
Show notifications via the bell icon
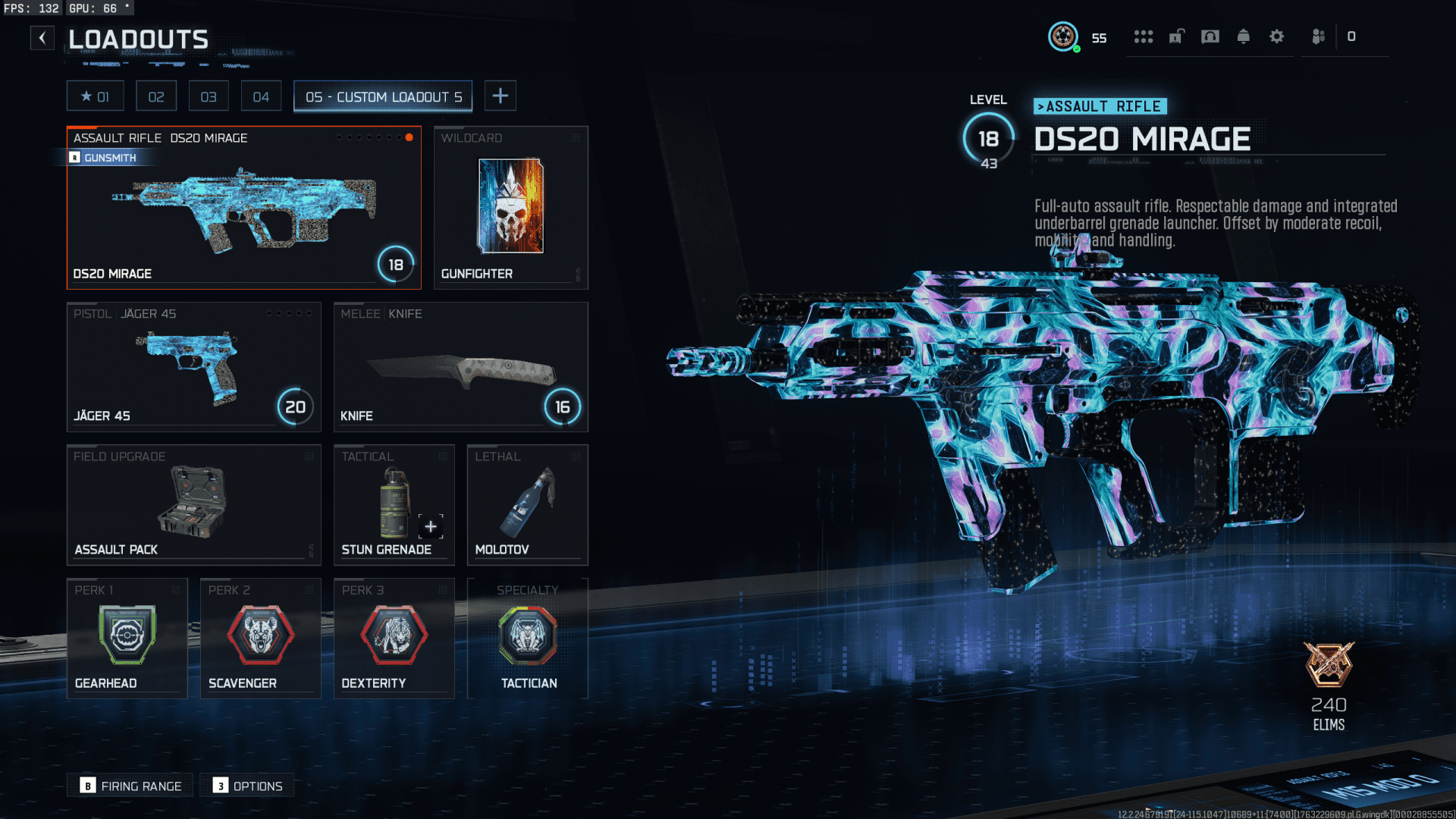1243,36
